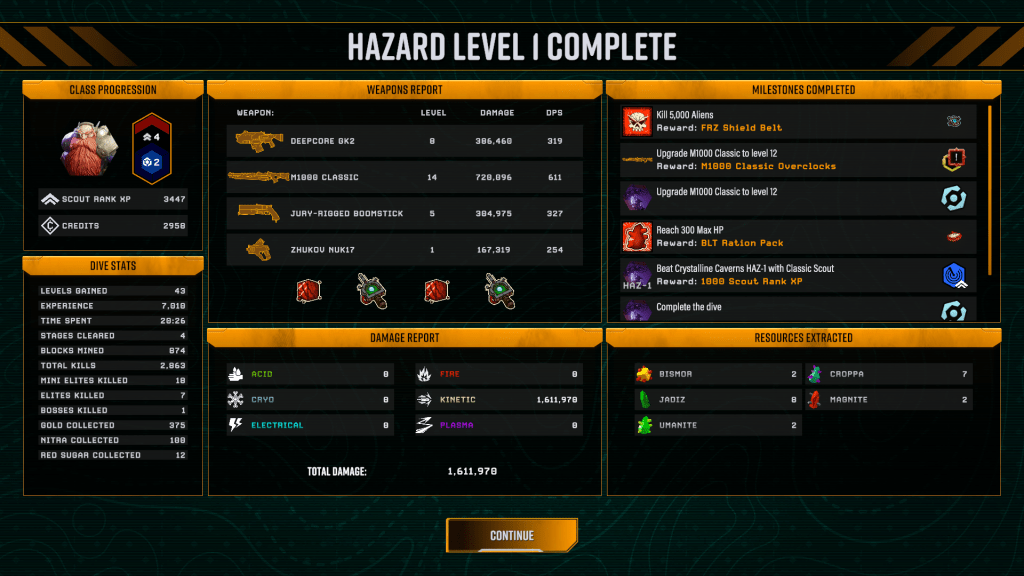Choose the M1000 Classic weapon report row
Image resolution: width=1024 pixels, height=576 pixels.
pos(404,177)
